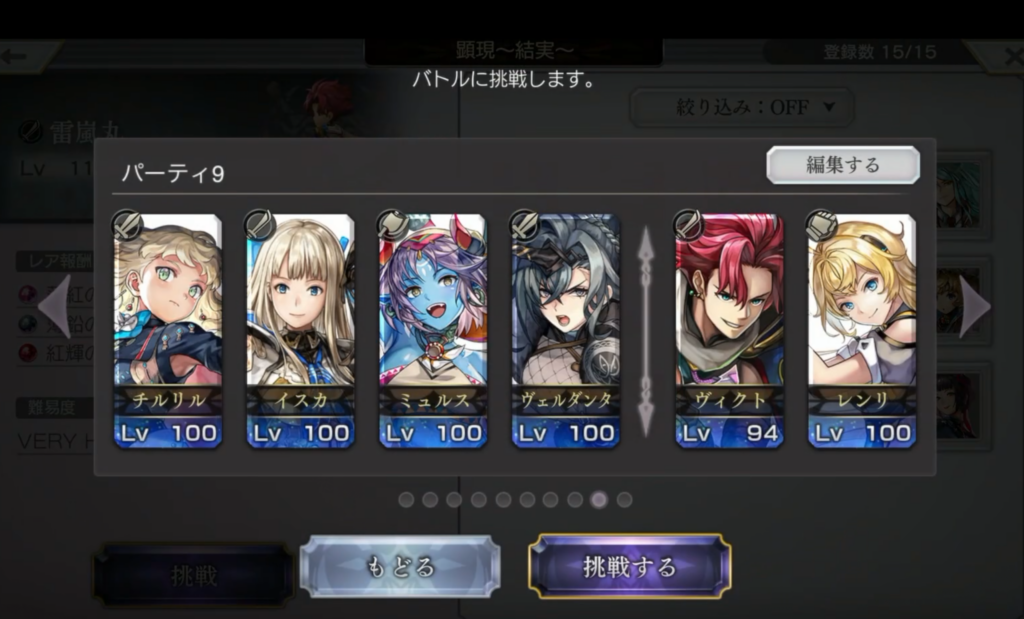
Task: Confirm with the 挑戦する button
Action: 630,566
